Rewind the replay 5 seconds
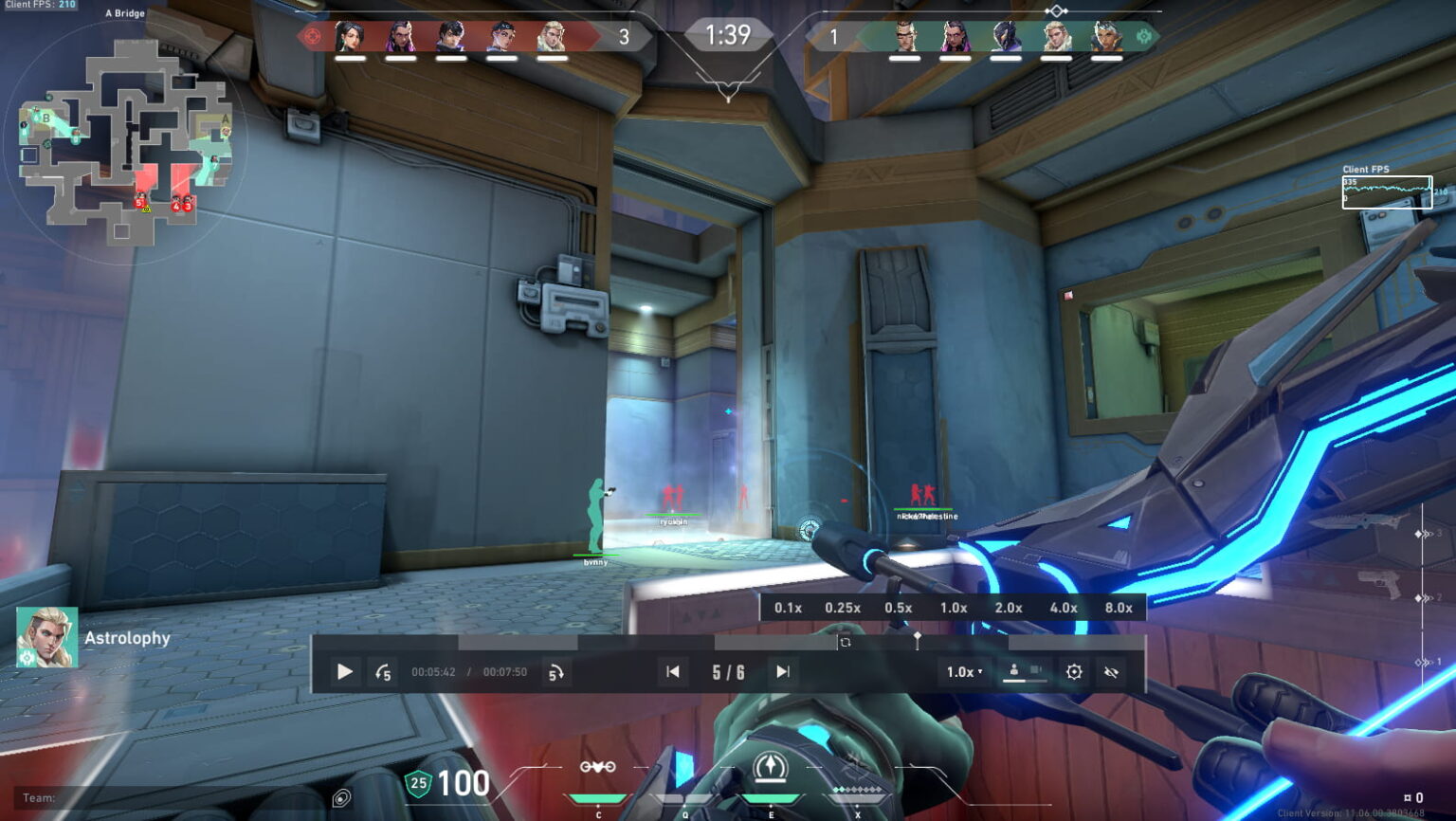 coord(384,671)
